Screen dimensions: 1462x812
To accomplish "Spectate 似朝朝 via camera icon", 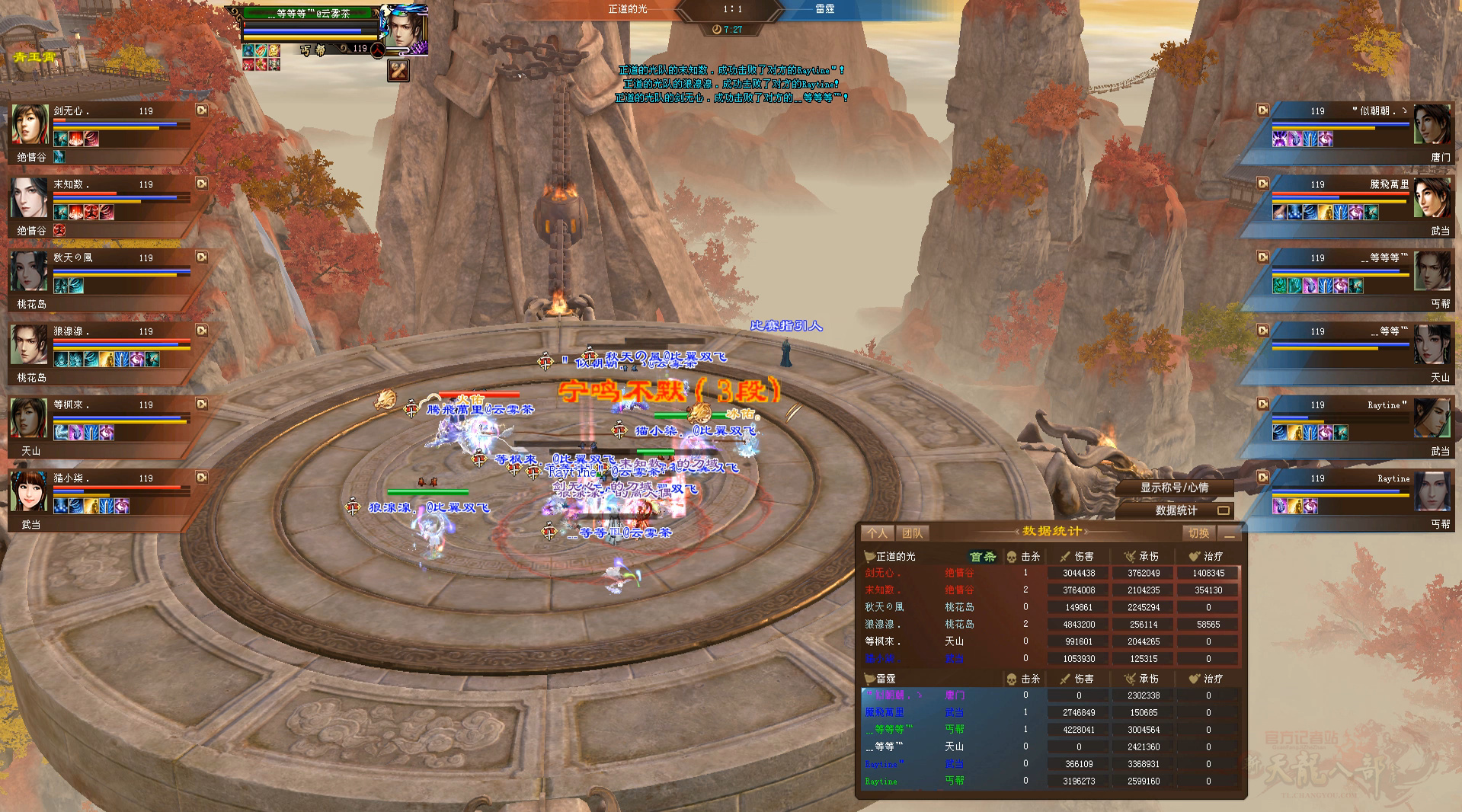I will (x=1262, y=110).
